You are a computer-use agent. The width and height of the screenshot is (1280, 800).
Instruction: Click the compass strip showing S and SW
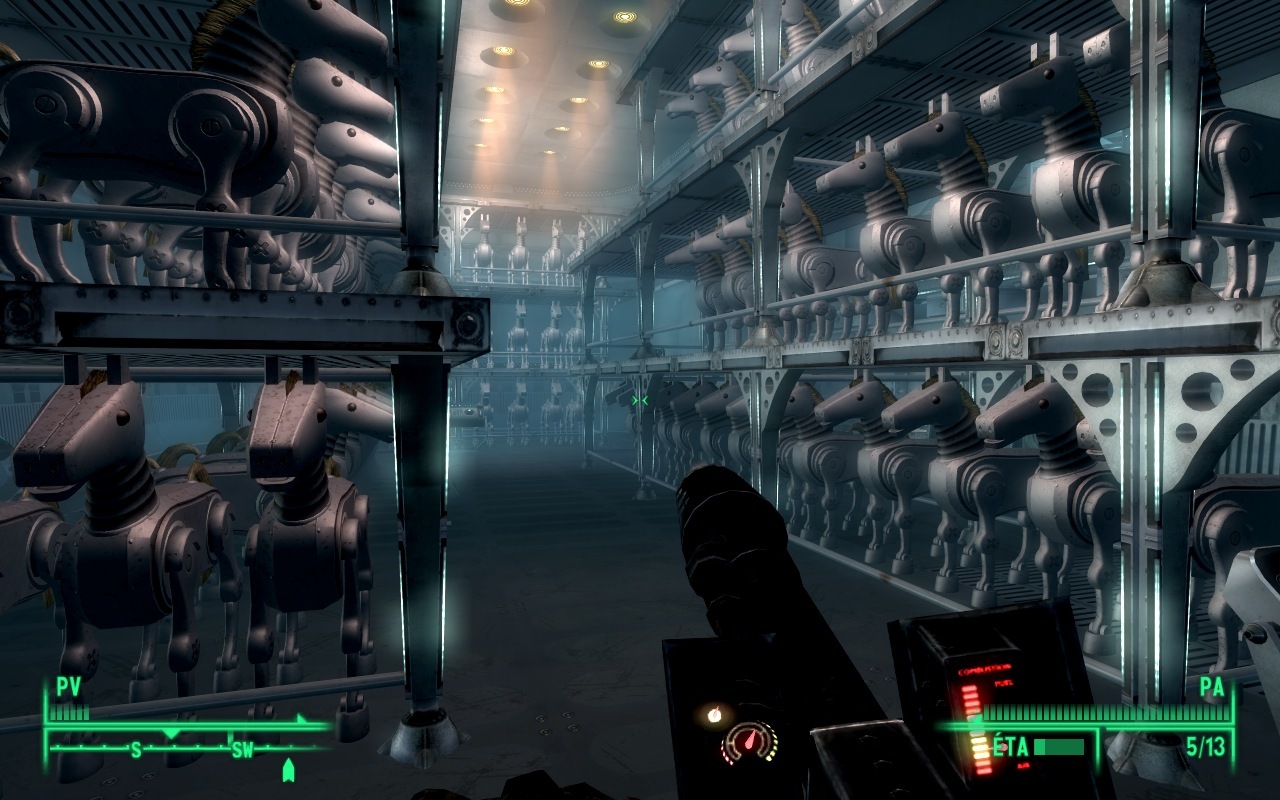[x=190, y=746]
